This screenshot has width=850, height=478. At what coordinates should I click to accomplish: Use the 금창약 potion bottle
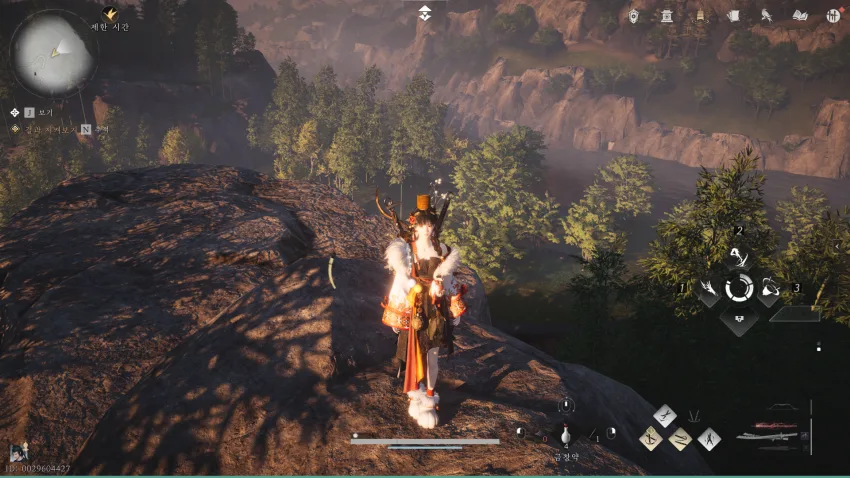coord(566,436)
